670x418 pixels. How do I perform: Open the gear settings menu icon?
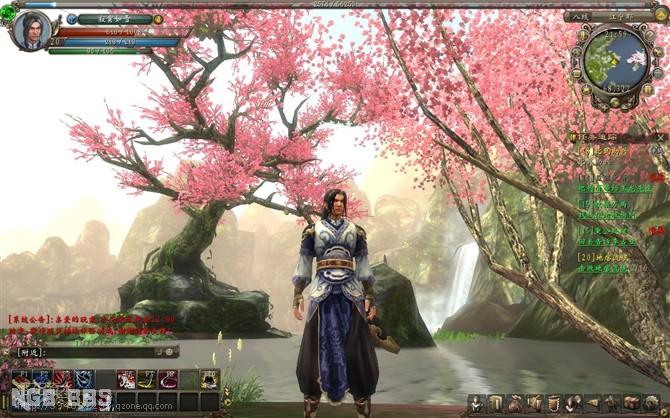tap(651, 402)
